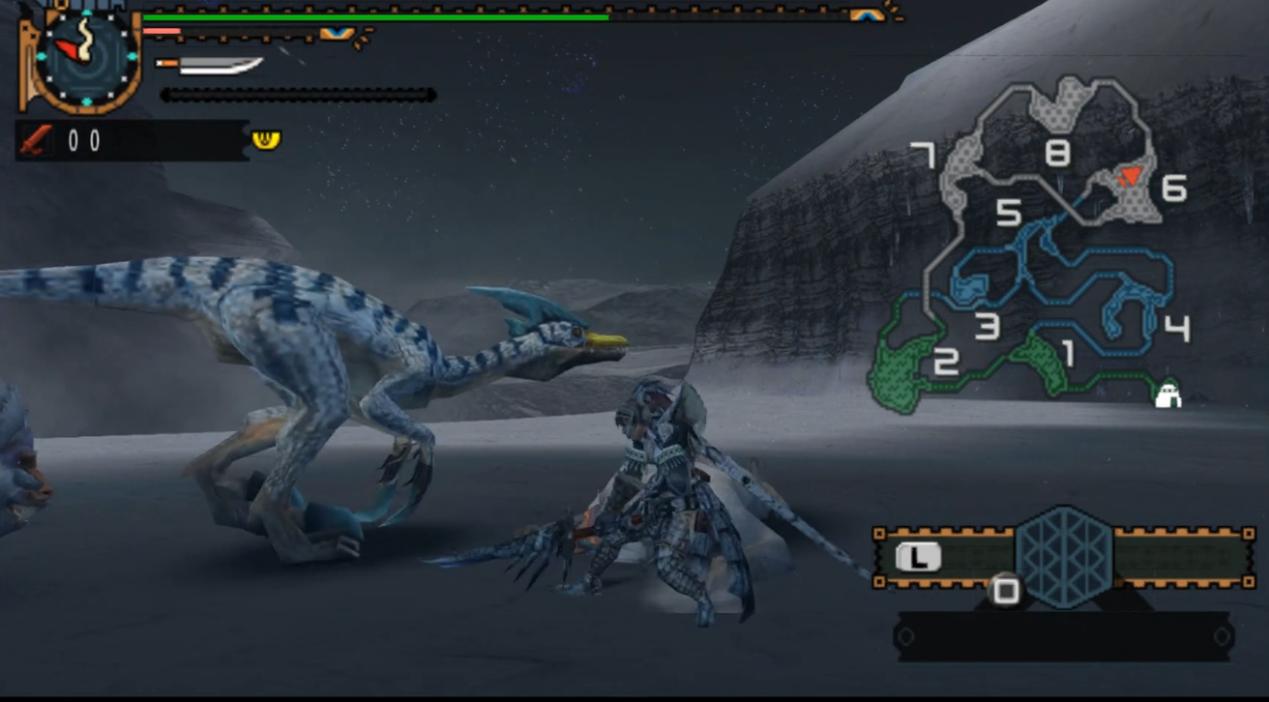This screenshot has height=702, width=1269.
Task: Select area 7 on the minimap
Action: (x=922, y=155)
